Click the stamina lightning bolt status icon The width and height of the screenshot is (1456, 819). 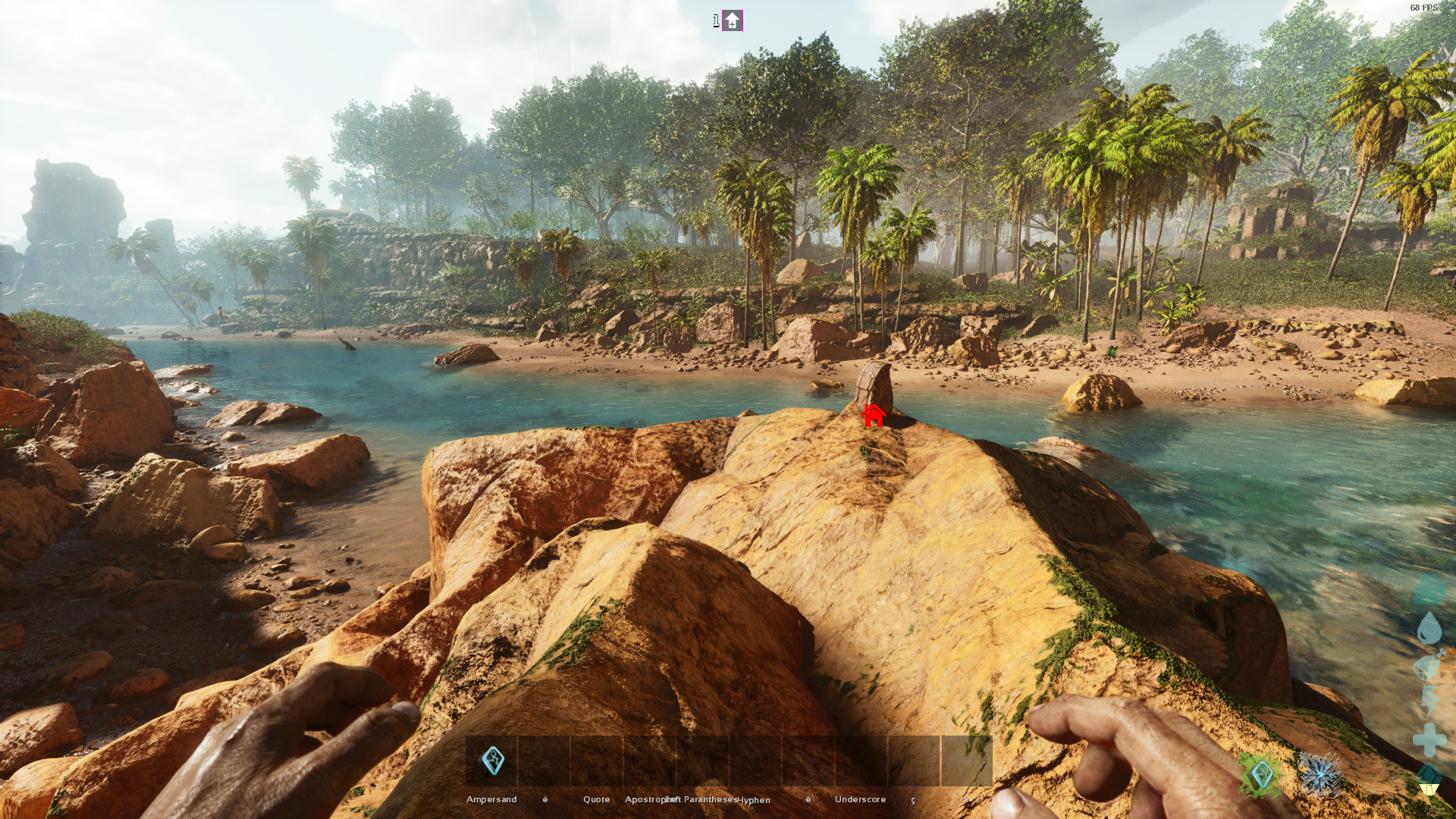pyautogui.click(x=1429, y=699)
